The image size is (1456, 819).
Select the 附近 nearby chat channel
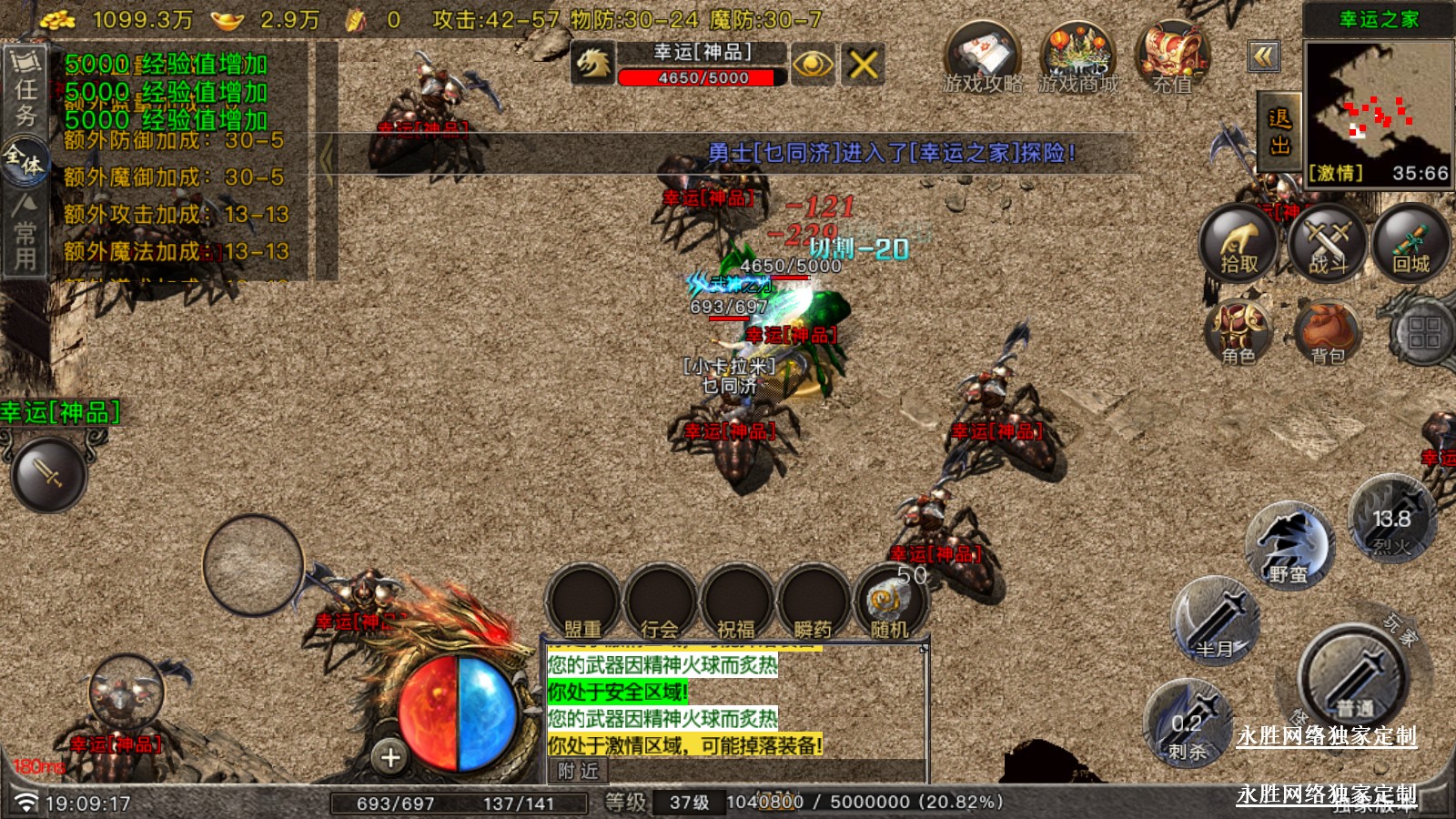[x=579, y=771]
